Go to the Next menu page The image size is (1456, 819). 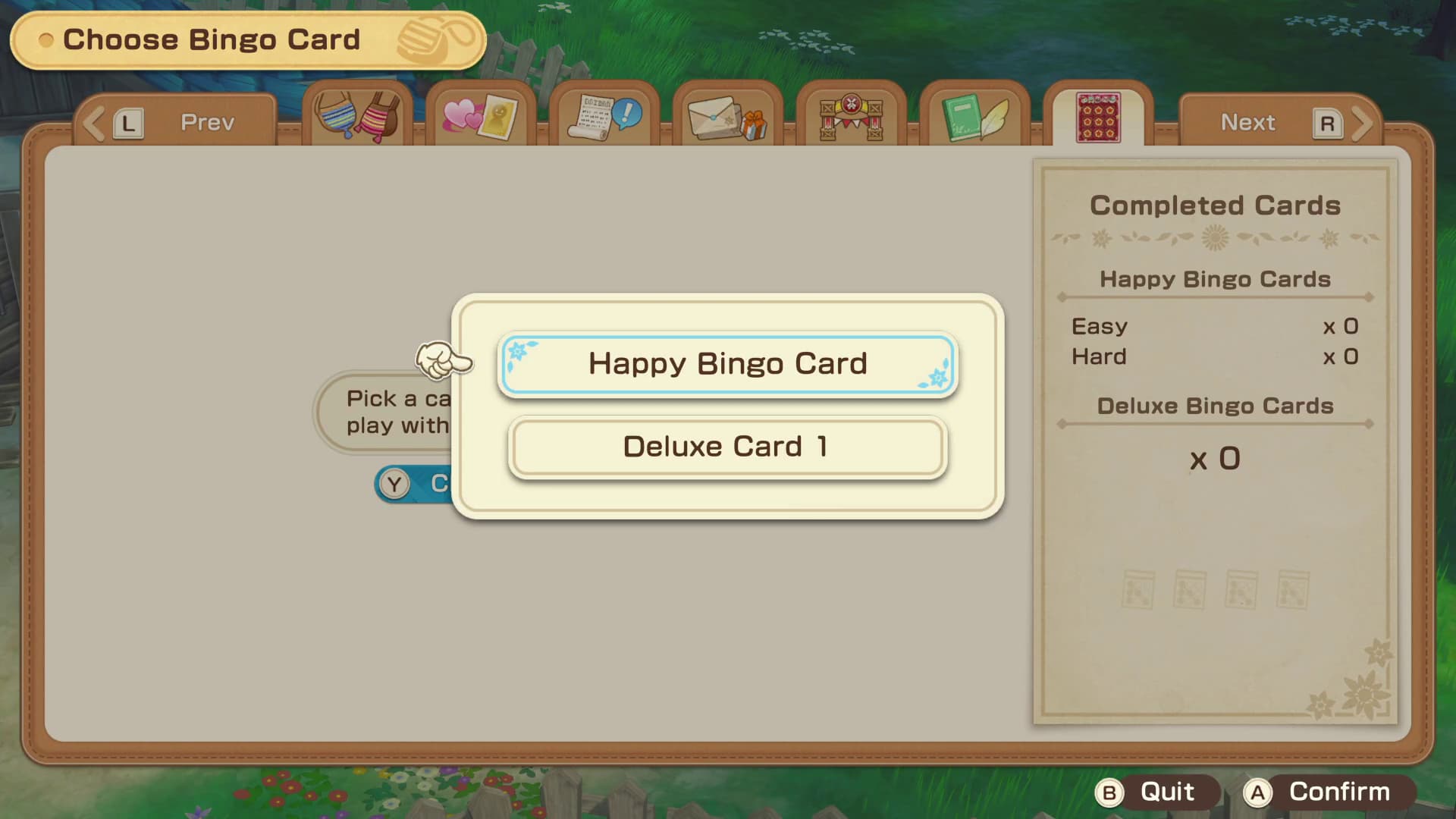point(1280,122)
